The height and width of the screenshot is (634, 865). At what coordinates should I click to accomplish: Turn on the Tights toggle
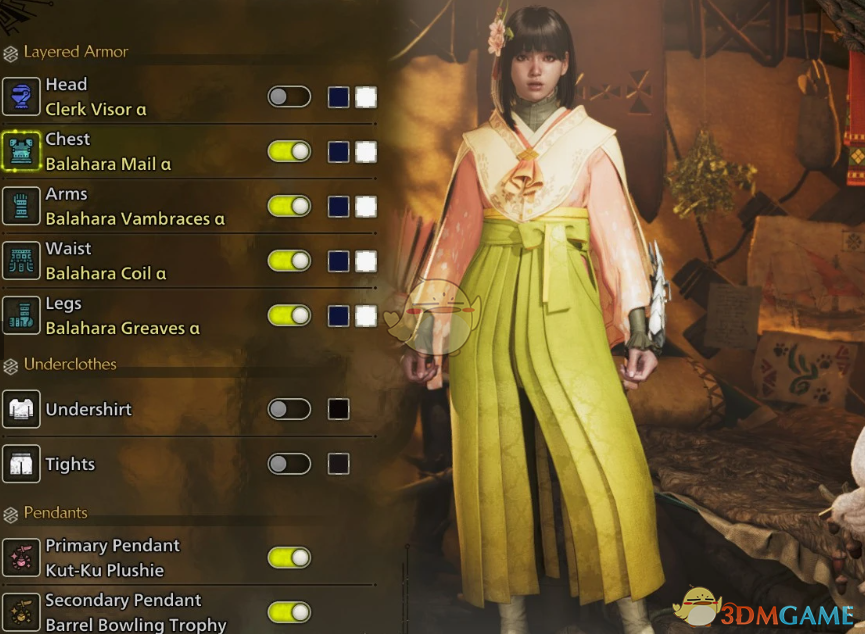[289, 464]
